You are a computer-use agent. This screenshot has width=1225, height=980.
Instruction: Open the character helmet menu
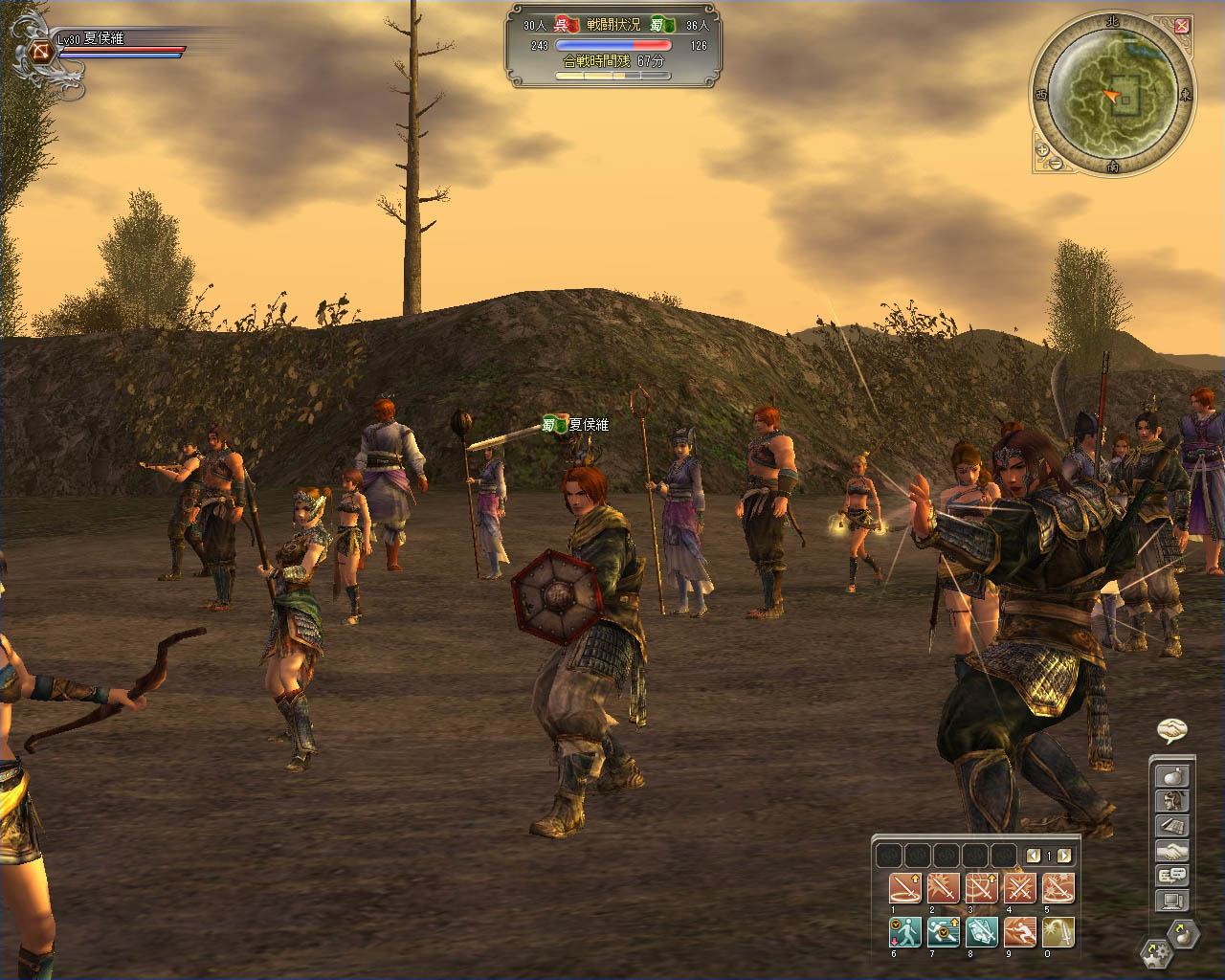coord(1172,801)
